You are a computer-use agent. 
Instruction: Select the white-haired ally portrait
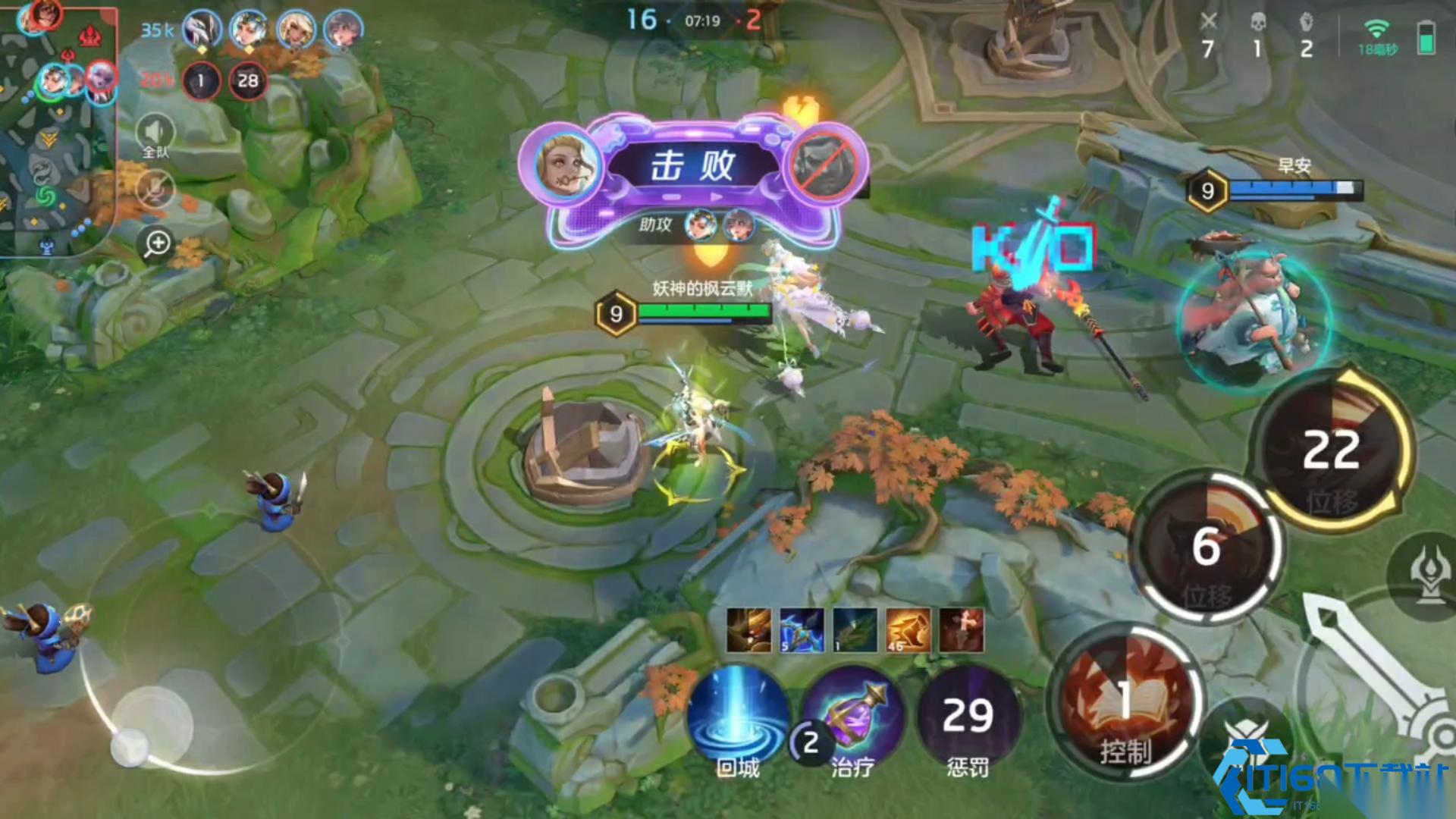202,30
